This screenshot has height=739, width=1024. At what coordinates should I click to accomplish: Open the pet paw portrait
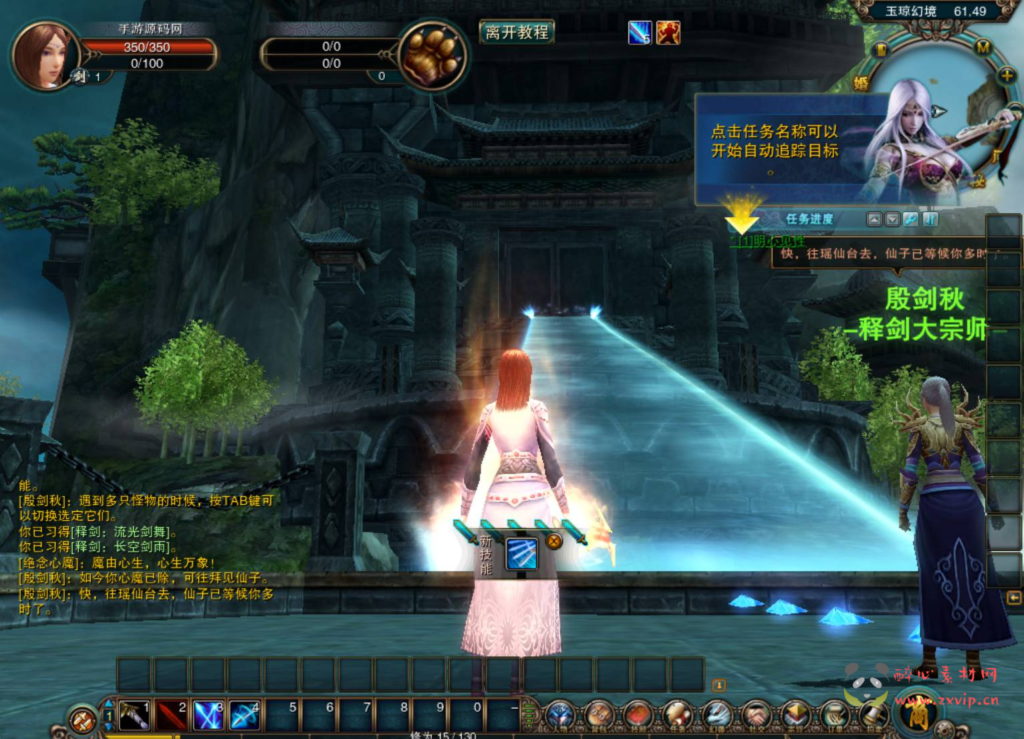point(431,56)
